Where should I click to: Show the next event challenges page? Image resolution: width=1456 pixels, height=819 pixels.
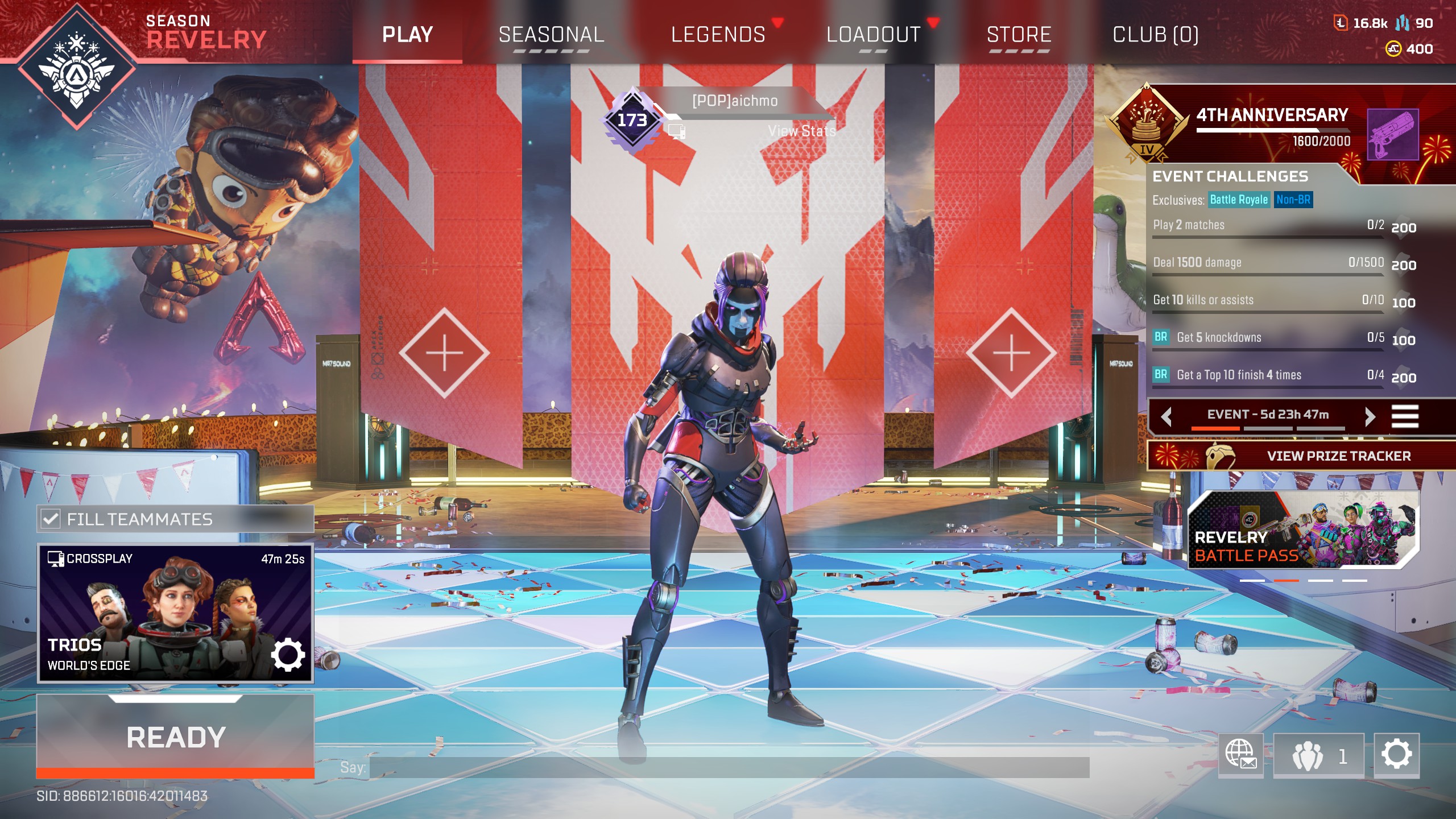[1370, 416]
